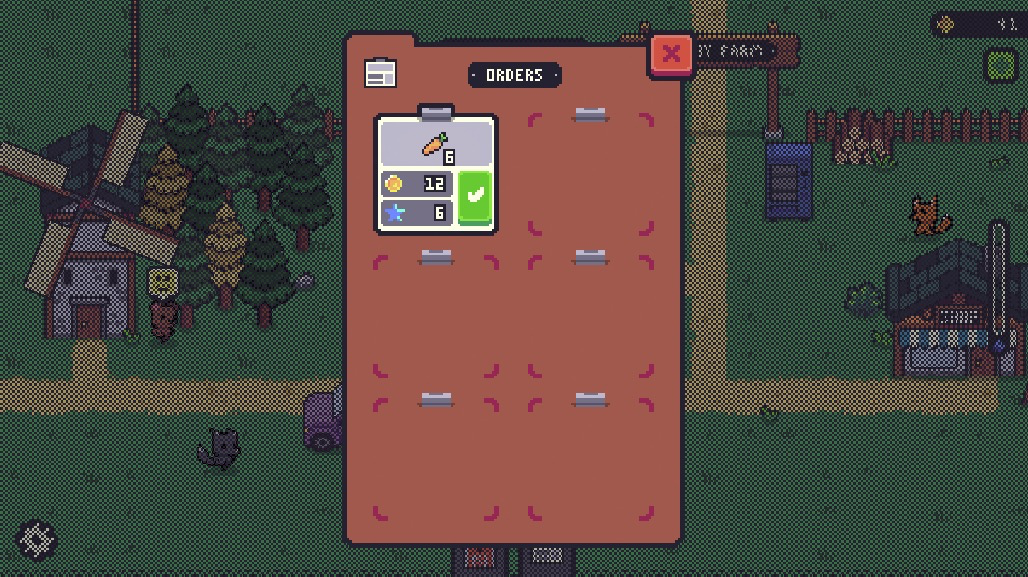Open the newspaper icon on the Orders panel
This screenshot has width=1028, height=577.
click(380, 73)
